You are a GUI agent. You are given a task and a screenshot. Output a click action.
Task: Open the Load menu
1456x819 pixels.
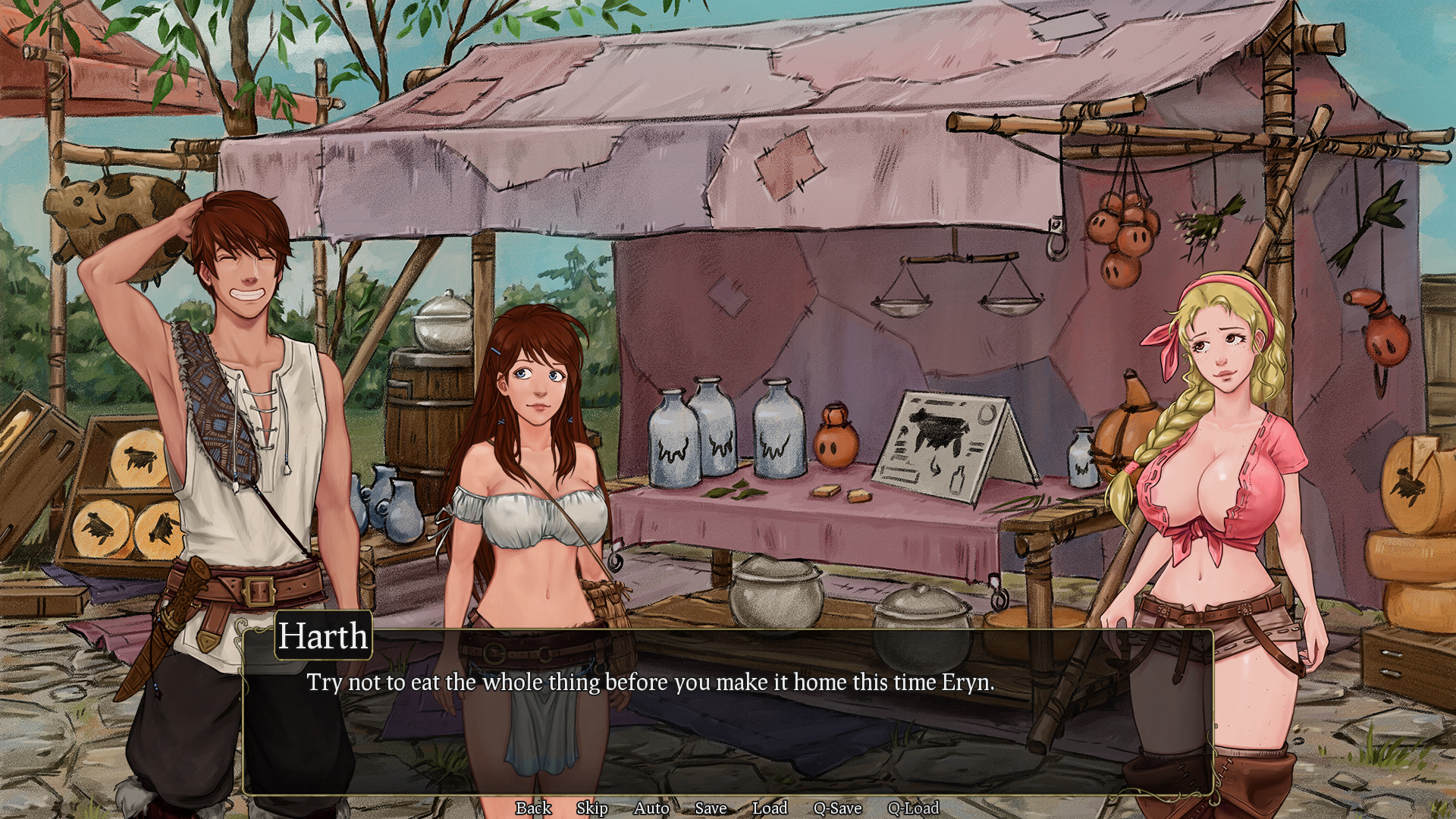coord(770,808)
